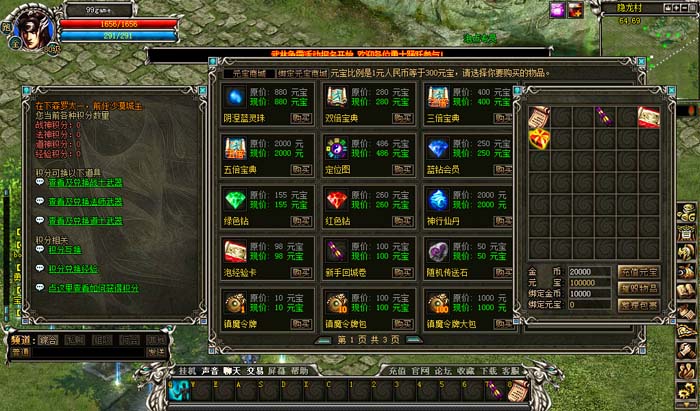Purchase the 红色钻 red gem
Image resolution: width=700 pixels, height=411 pixels.
404,220
